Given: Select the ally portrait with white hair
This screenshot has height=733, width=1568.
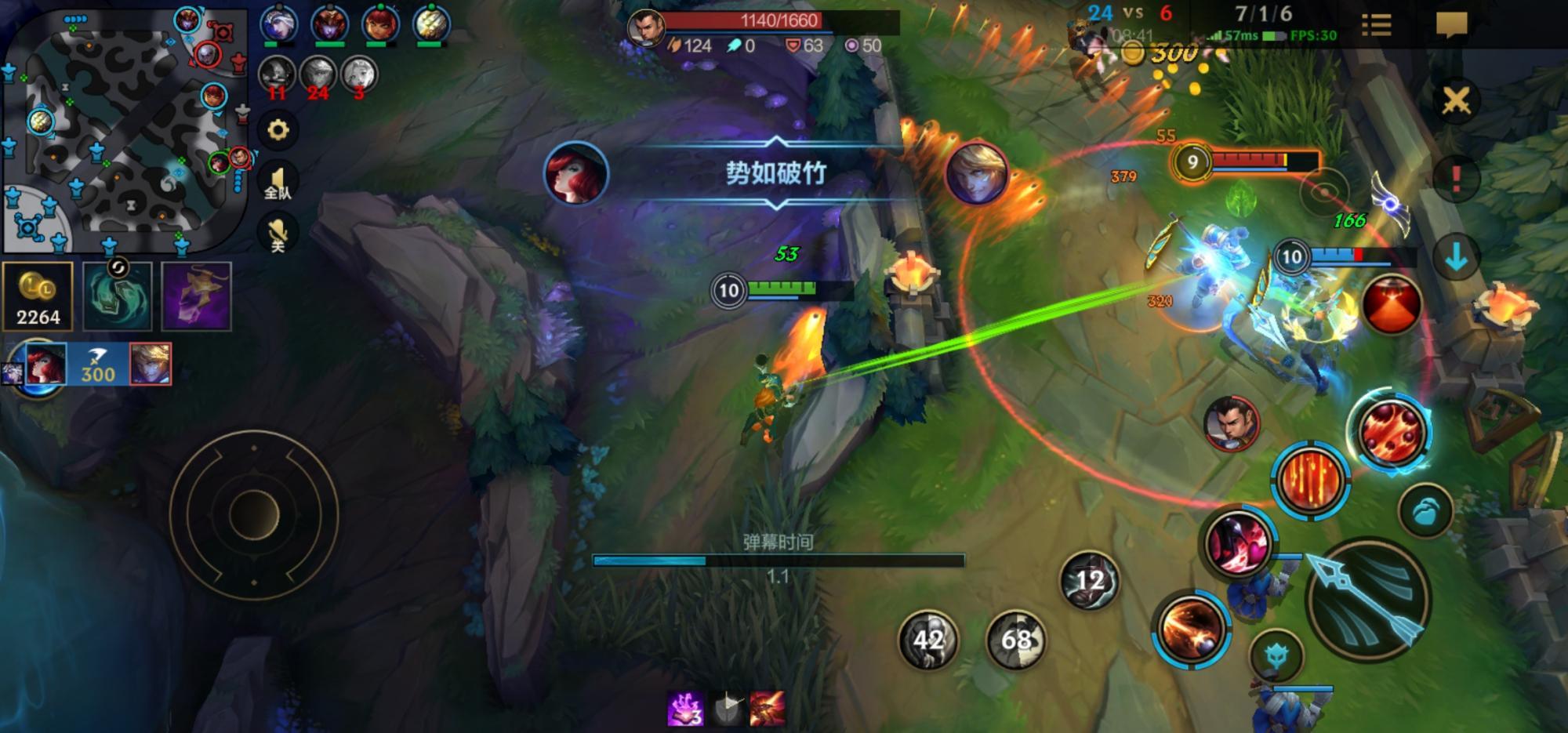Looking at the screenshot, I should [x=278, y=25].
